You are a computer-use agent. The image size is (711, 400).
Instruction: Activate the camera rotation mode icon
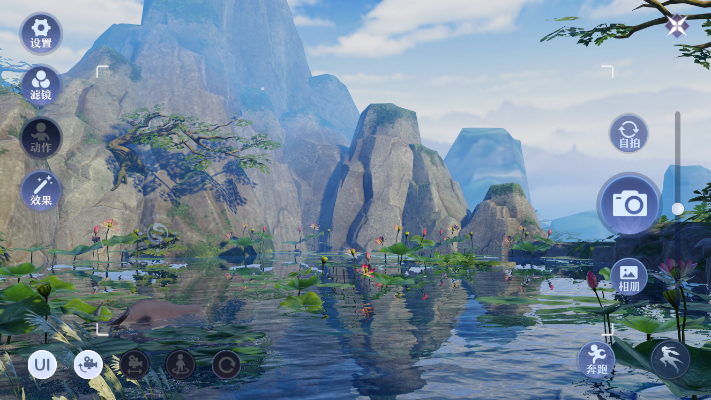[x=88, y=364]
